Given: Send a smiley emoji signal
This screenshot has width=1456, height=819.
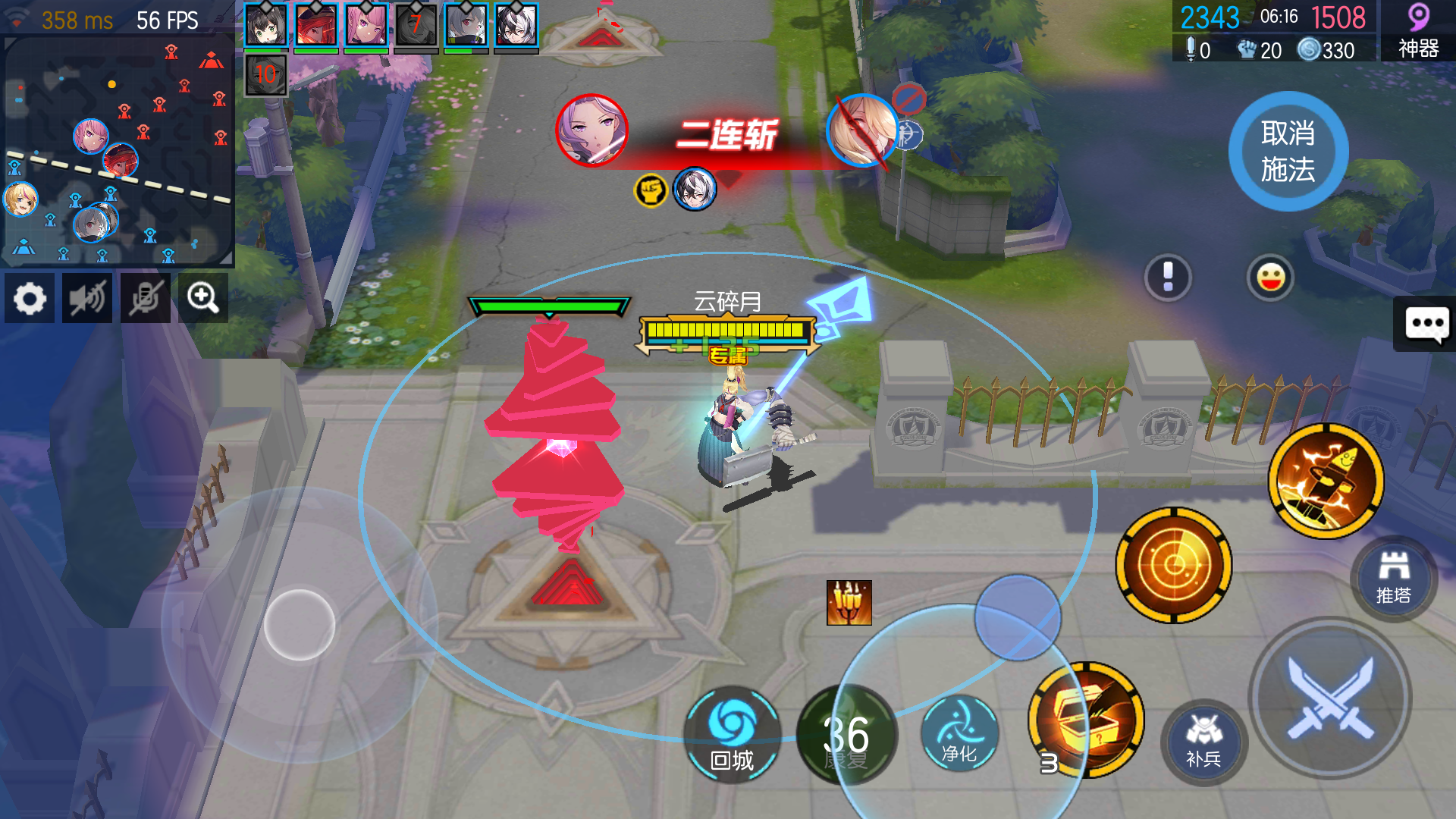Looking at the screenshot, I should [x=1271, y=278].
